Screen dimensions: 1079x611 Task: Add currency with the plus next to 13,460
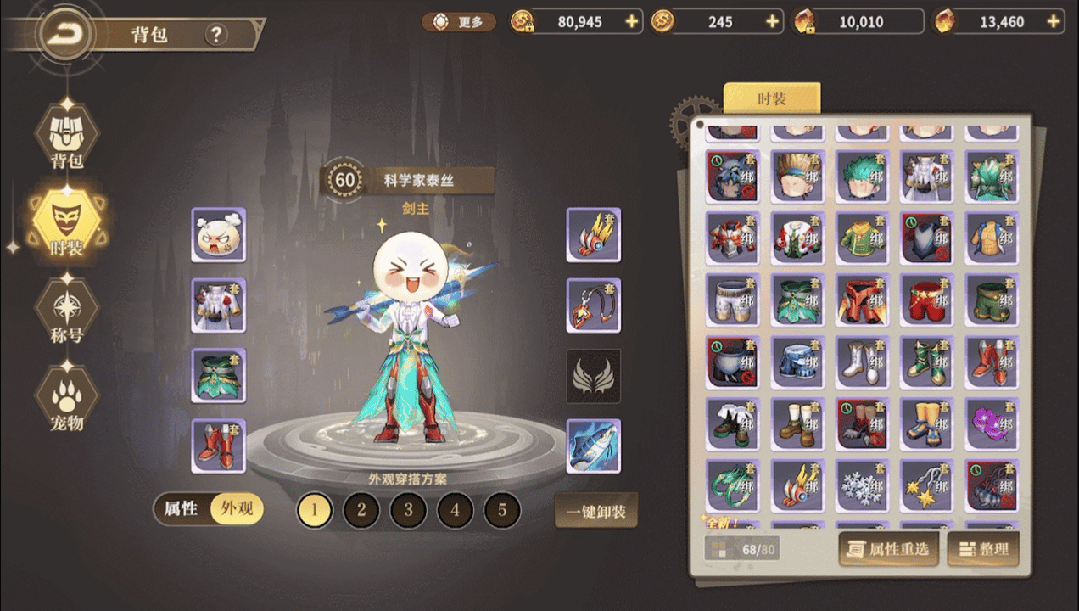tap(1053, 21)
